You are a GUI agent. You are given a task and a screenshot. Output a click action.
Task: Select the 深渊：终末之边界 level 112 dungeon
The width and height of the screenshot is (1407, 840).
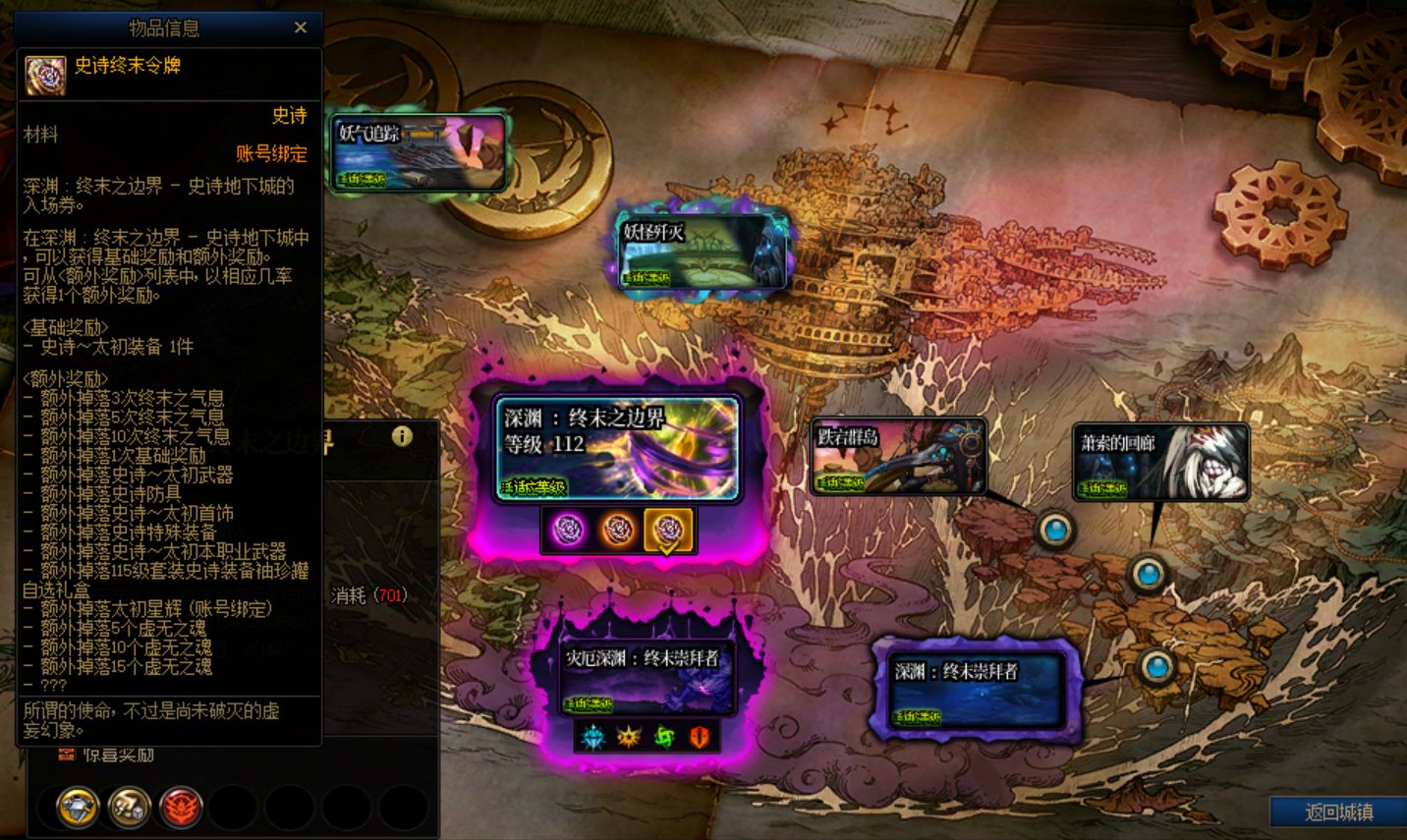click(x=617, y=449)
